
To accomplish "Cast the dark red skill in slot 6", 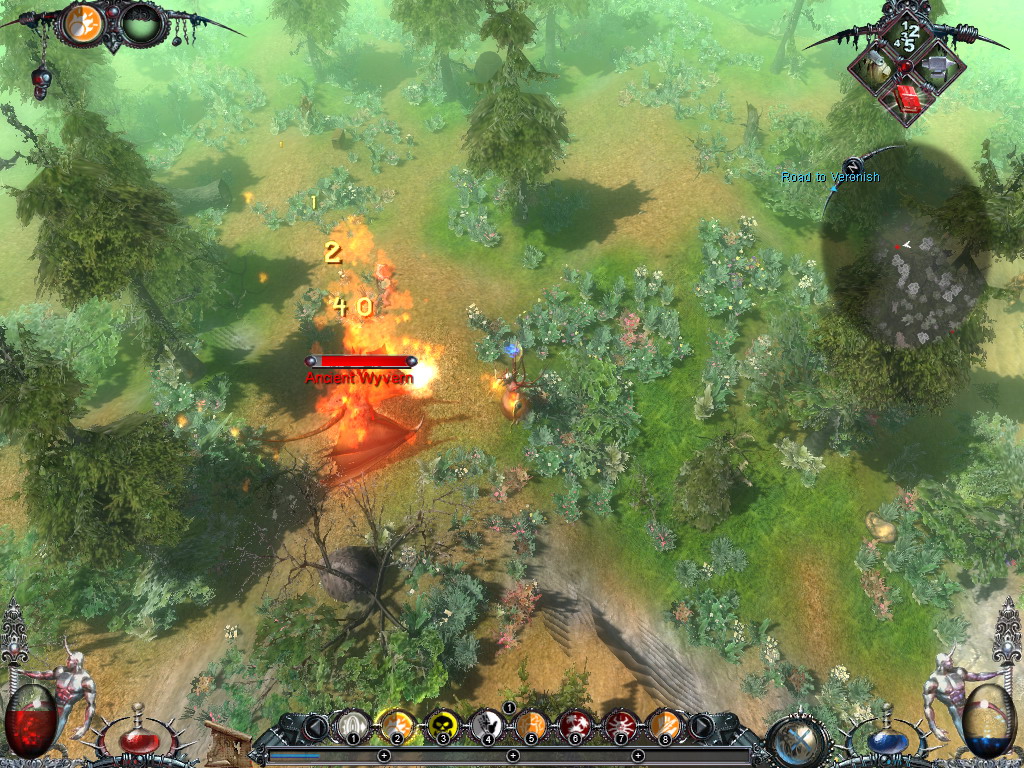I will [574, 724].
